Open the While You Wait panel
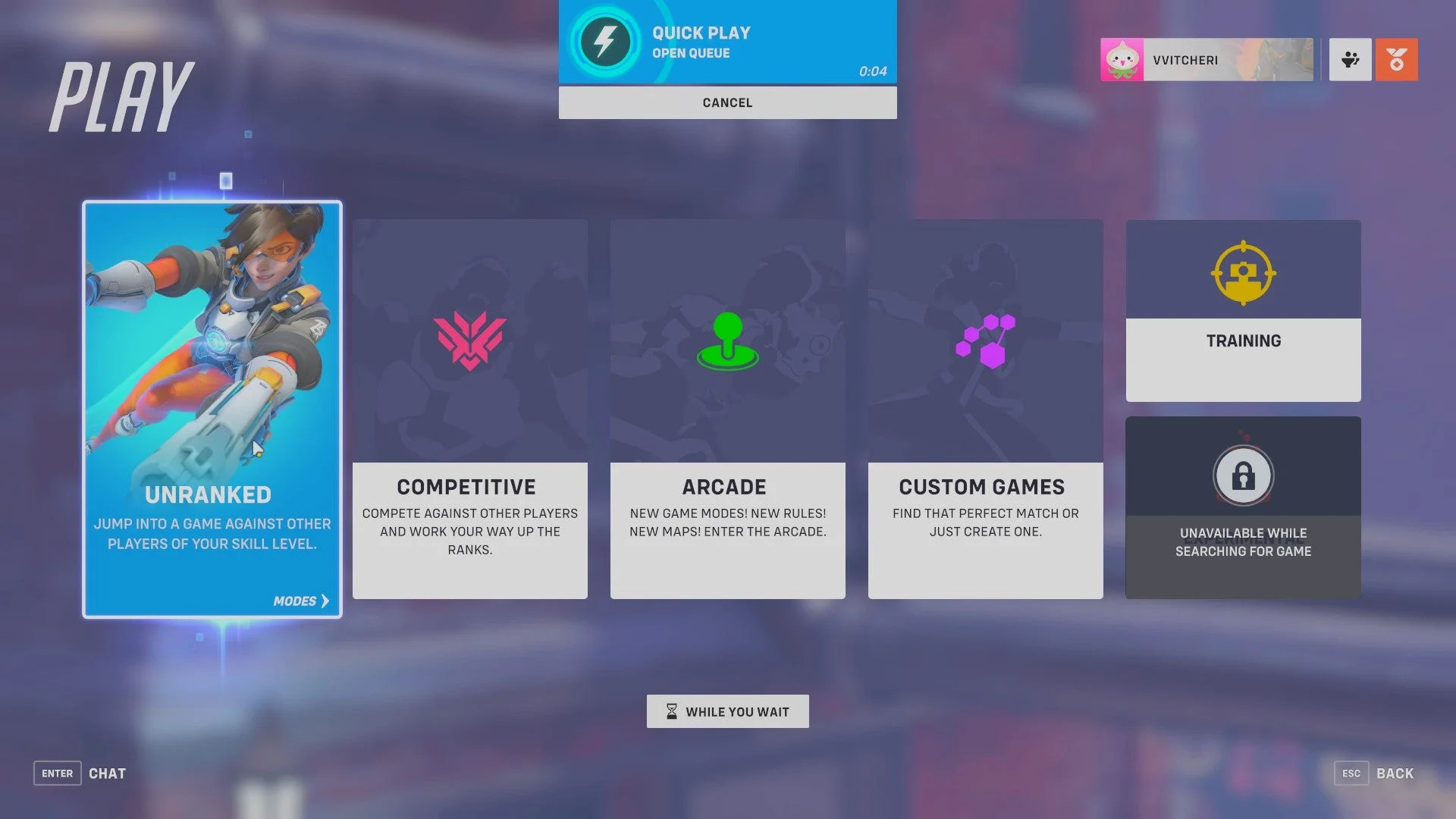The width and height of the screenshot is (1456, 819). (x=726, y=711)
